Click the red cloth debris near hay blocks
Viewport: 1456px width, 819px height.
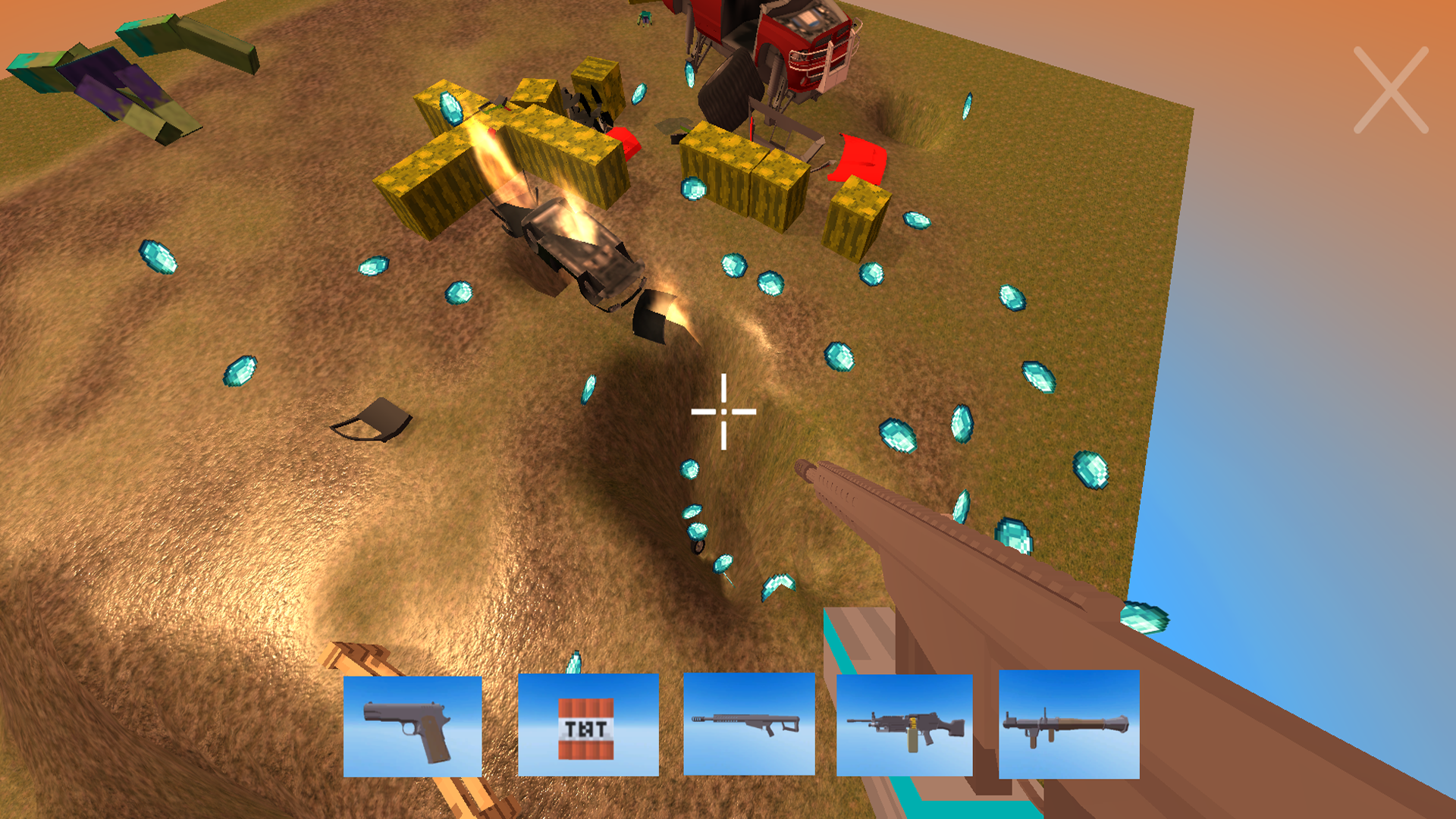coord(861,155)
